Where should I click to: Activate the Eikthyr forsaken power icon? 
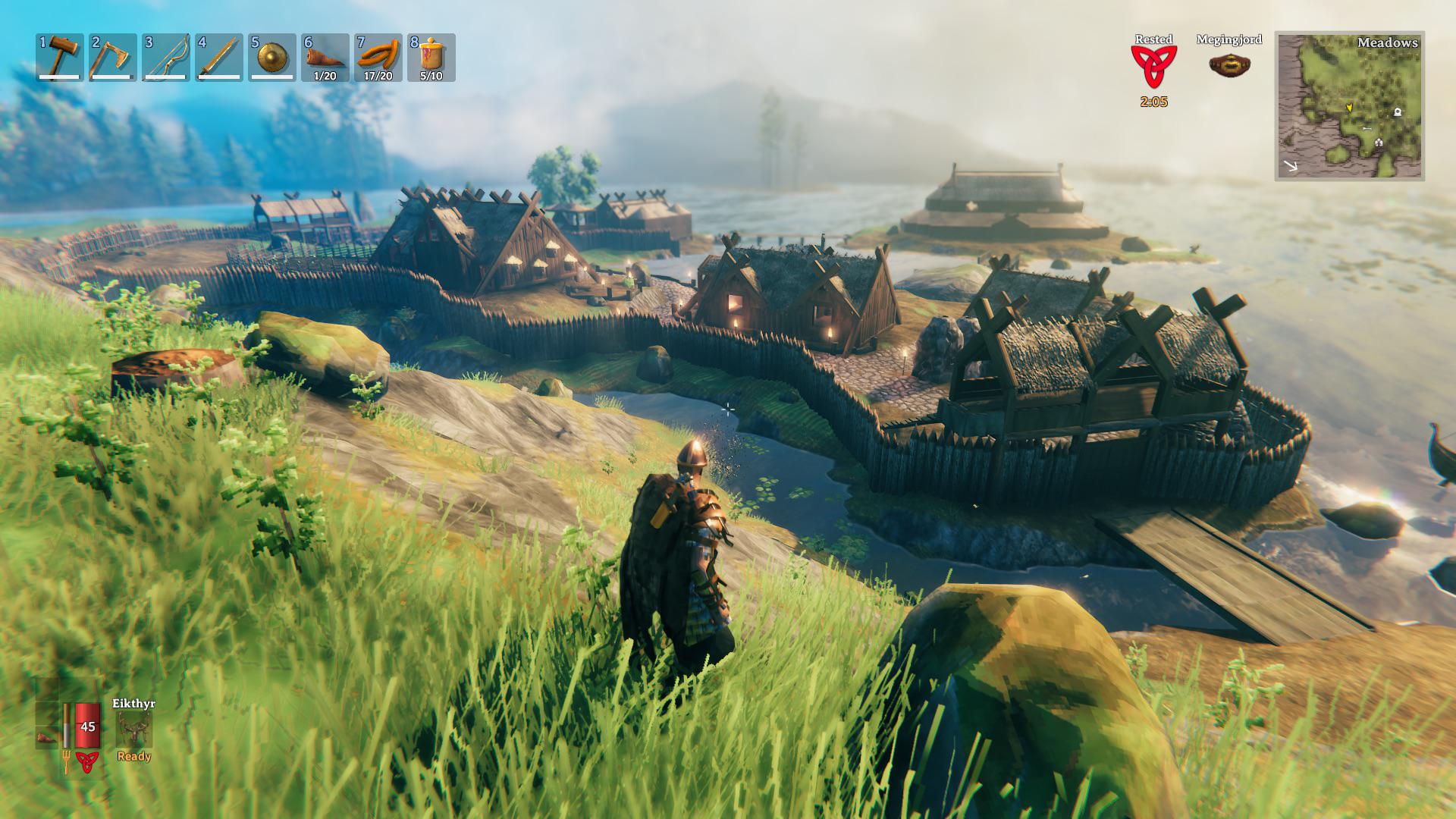(x=135, y=730)
